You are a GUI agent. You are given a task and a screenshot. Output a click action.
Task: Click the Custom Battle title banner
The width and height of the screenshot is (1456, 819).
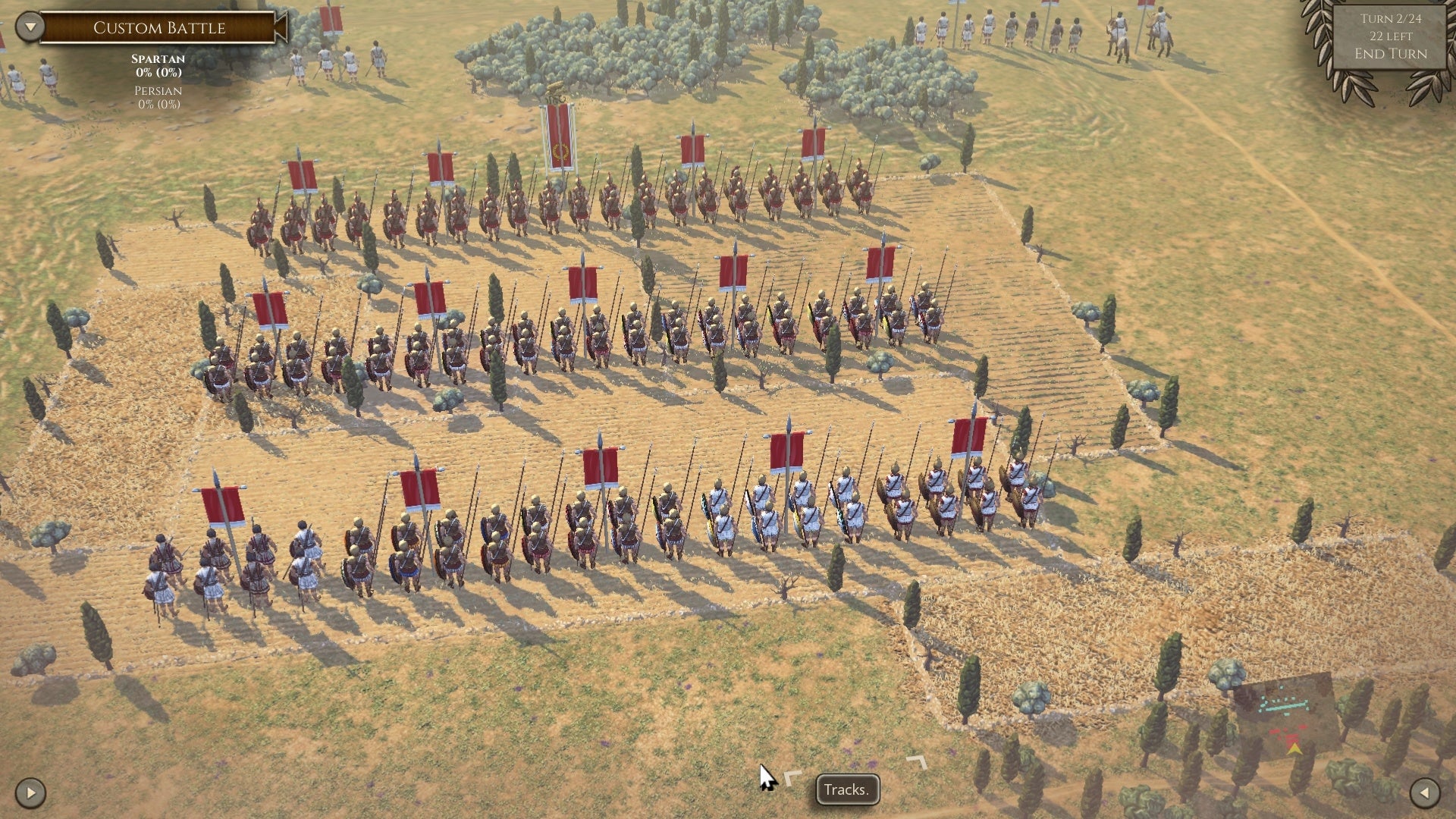click(159, 28)
